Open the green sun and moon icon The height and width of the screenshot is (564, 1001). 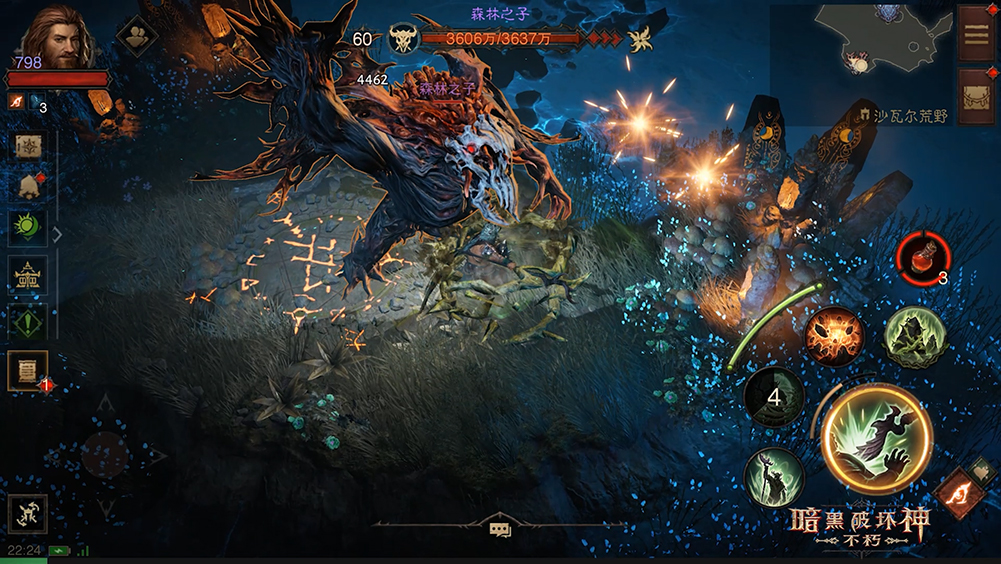[27, 226]
